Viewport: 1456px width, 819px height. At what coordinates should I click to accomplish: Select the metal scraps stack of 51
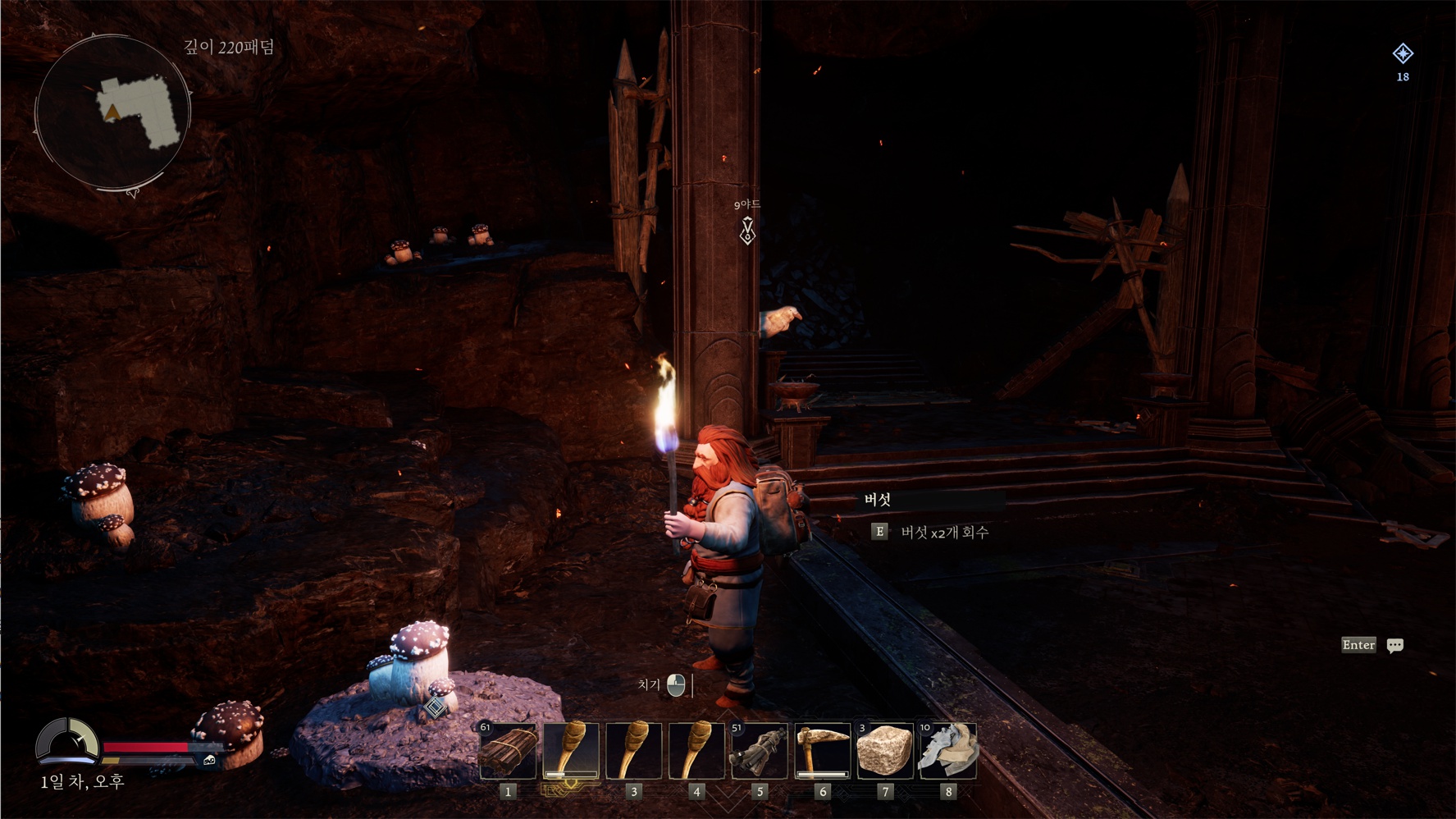click(760, 750)
